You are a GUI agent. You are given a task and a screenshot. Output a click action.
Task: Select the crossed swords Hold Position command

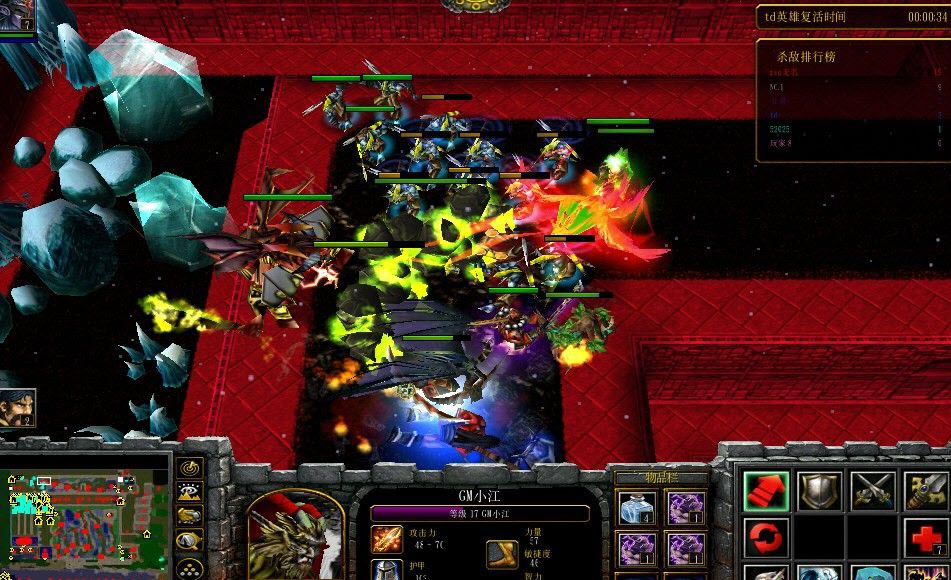(x=872, y=491)
